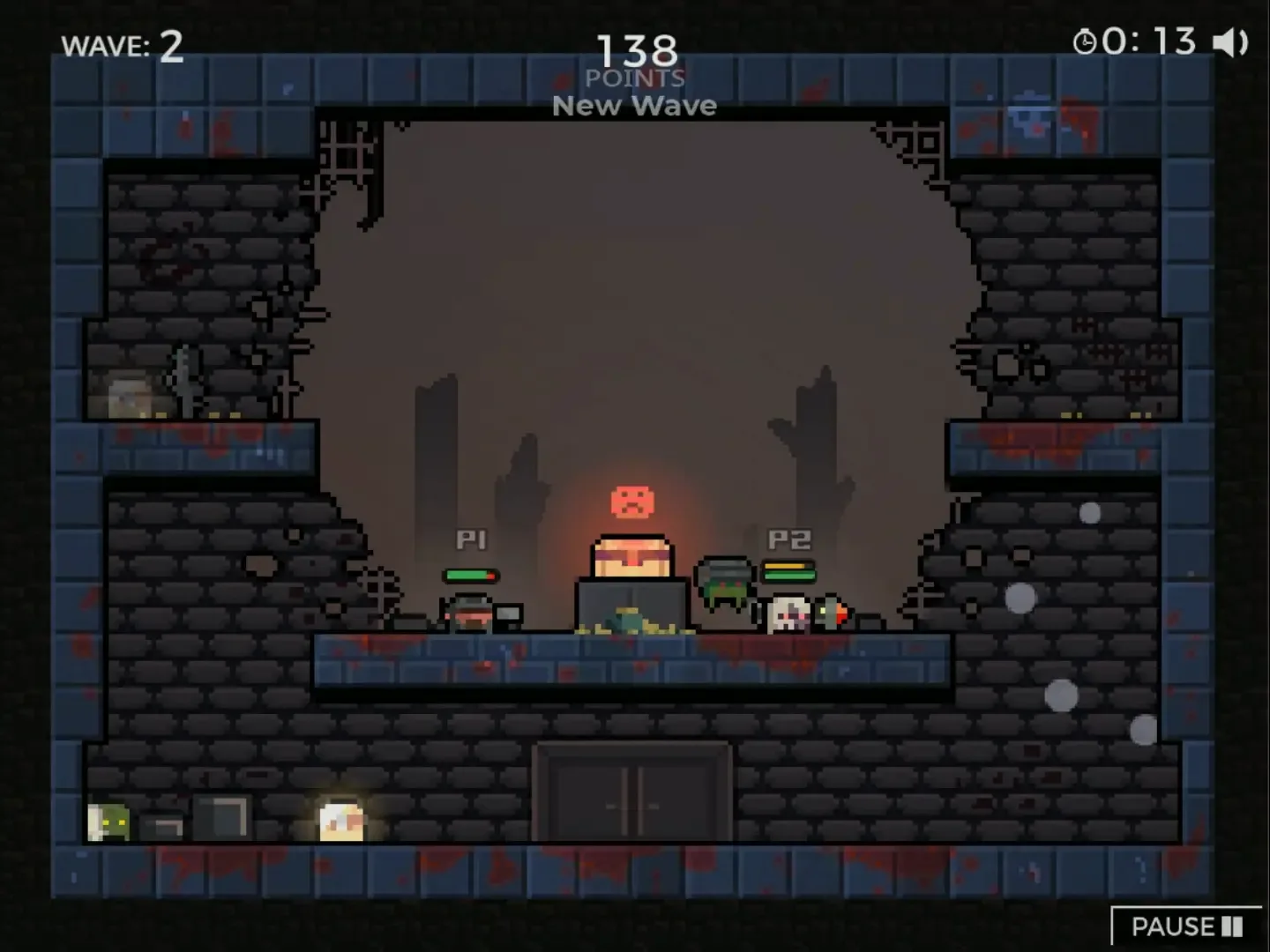
Task: Click the red angry face above the chest
Action: click(631, 502)
